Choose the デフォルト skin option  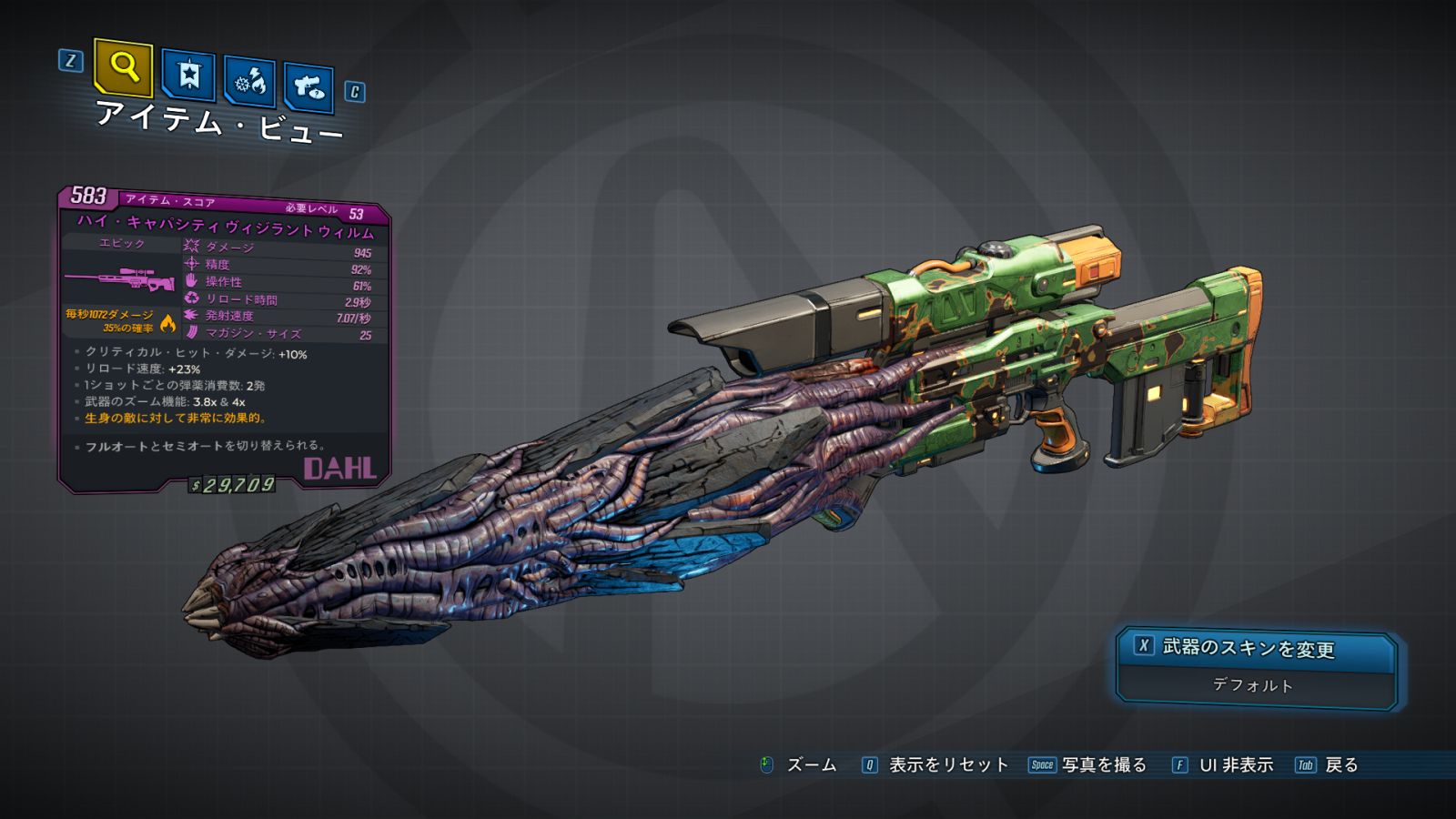[x=1253, y=685]
